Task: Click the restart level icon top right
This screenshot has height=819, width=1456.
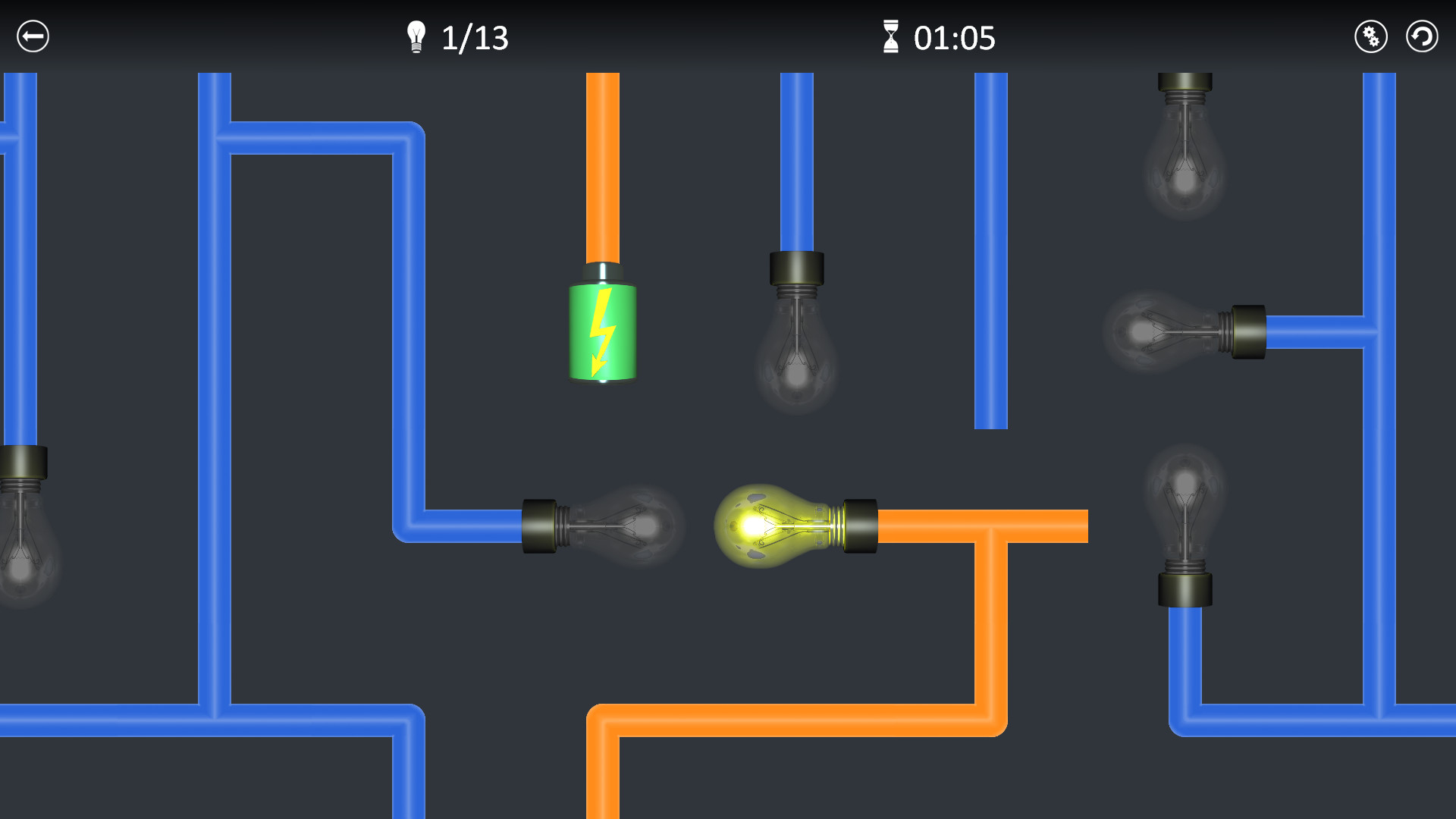Action: coord(1422,36)
